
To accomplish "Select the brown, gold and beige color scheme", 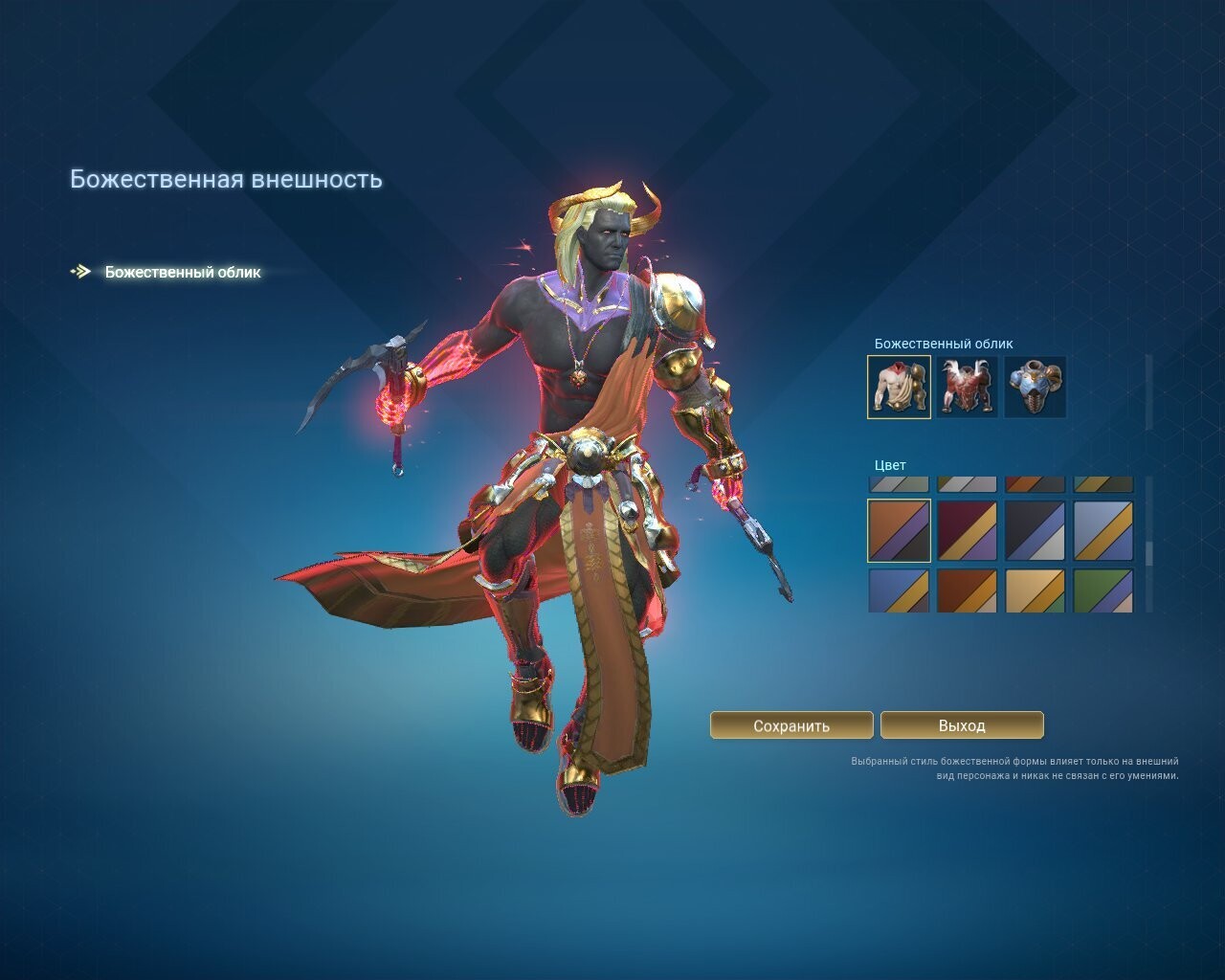I will (x=967, y=590).
